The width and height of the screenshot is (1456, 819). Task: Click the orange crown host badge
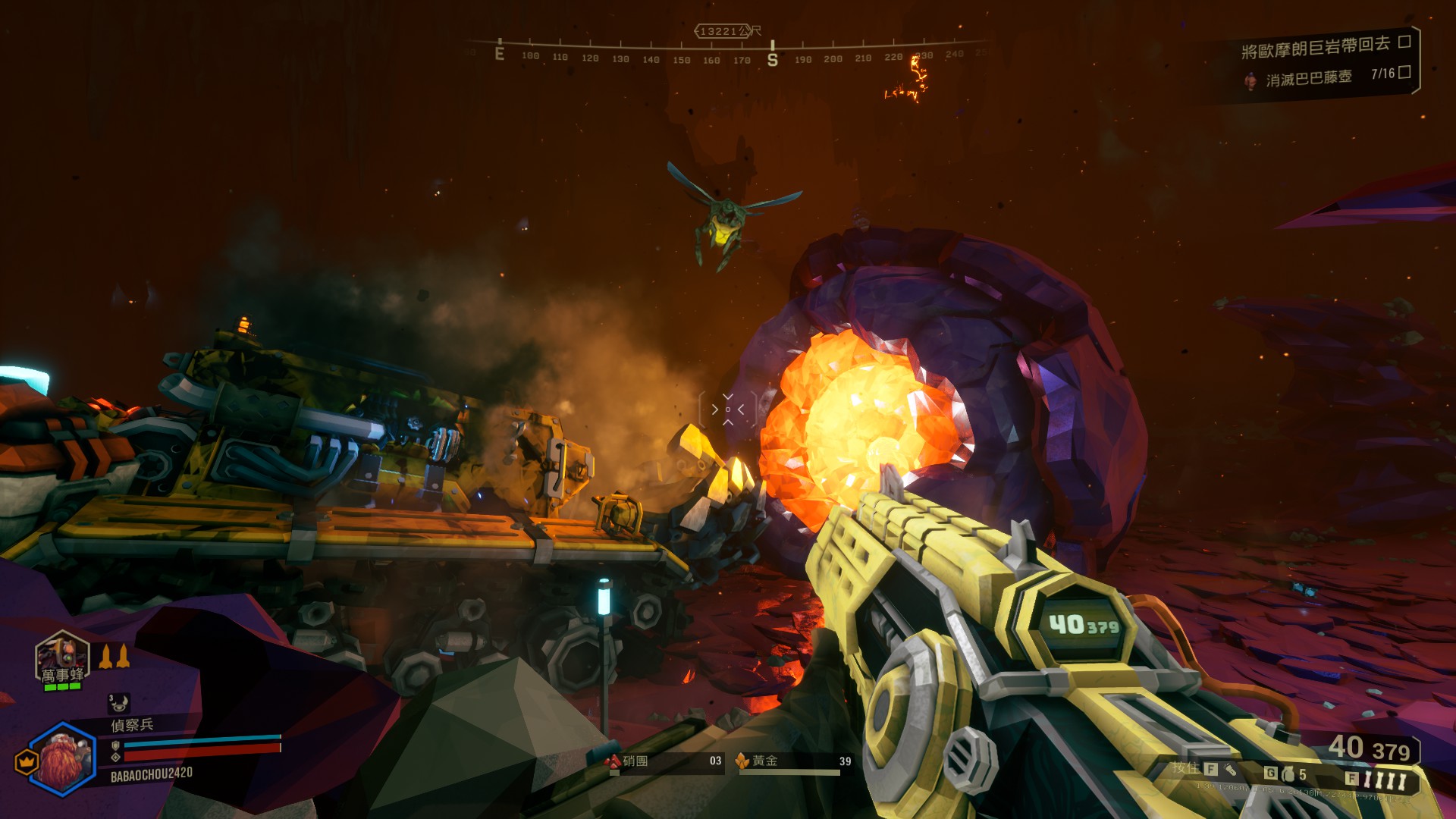click(x=27, y=761)
